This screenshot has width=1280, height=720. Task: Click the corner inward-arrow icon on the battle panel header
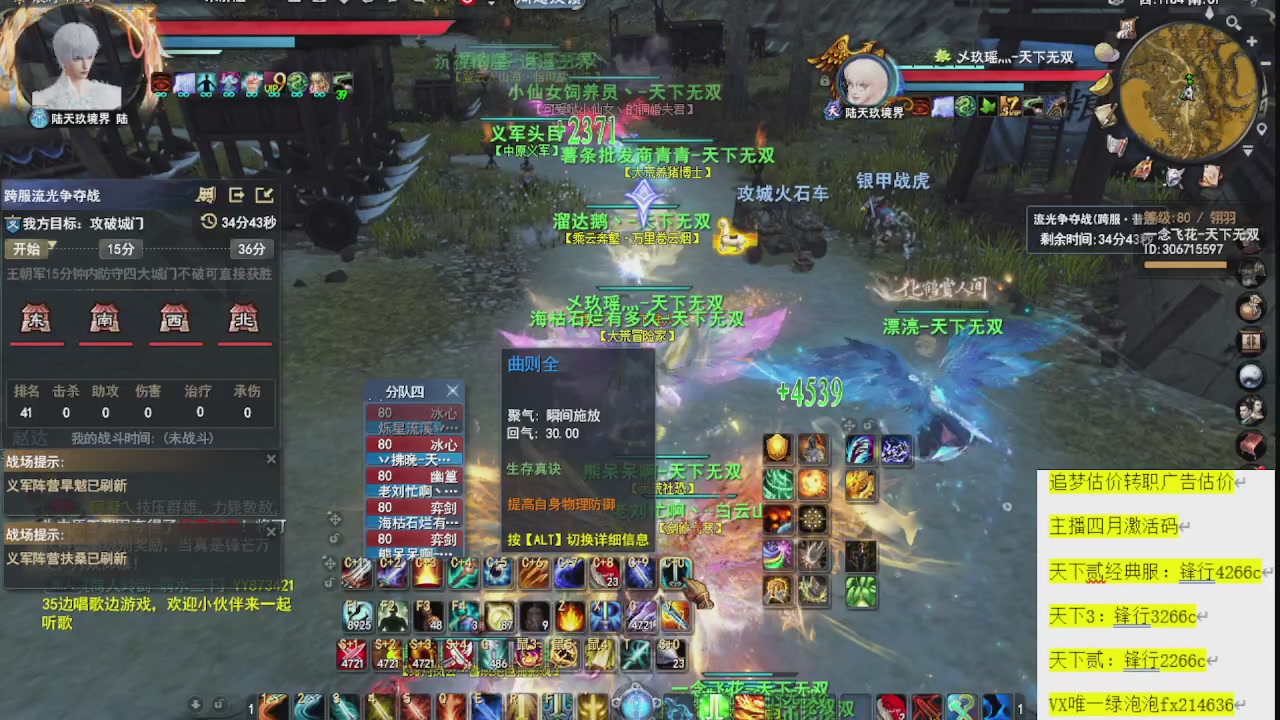[x=264, y=196]
